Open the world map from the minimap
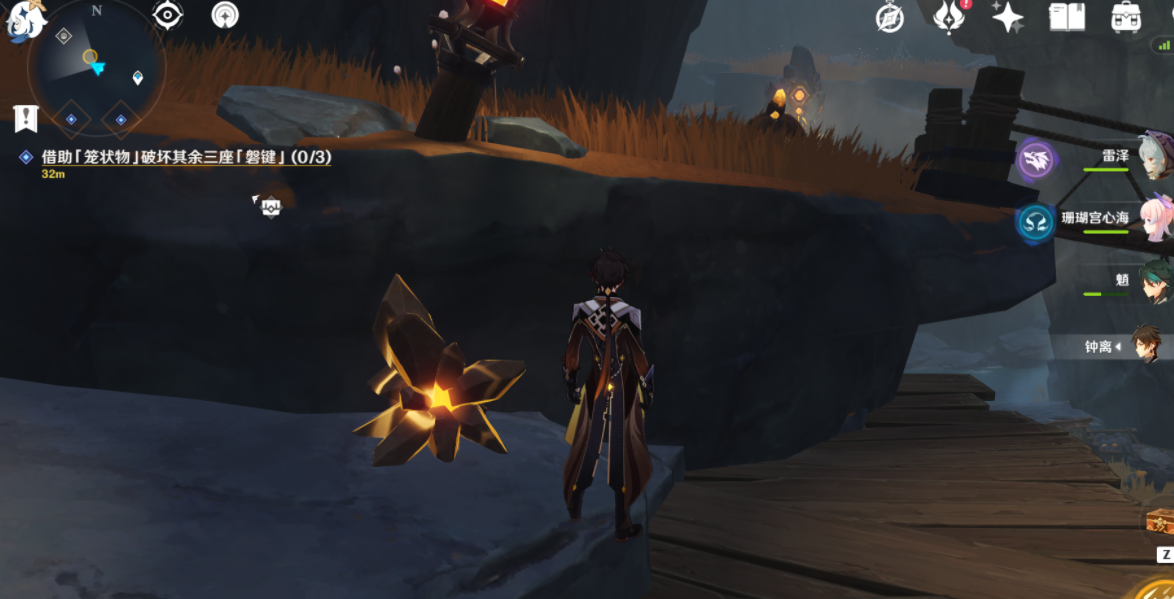The image size is (1174, 599). click(x=96, y=68)
